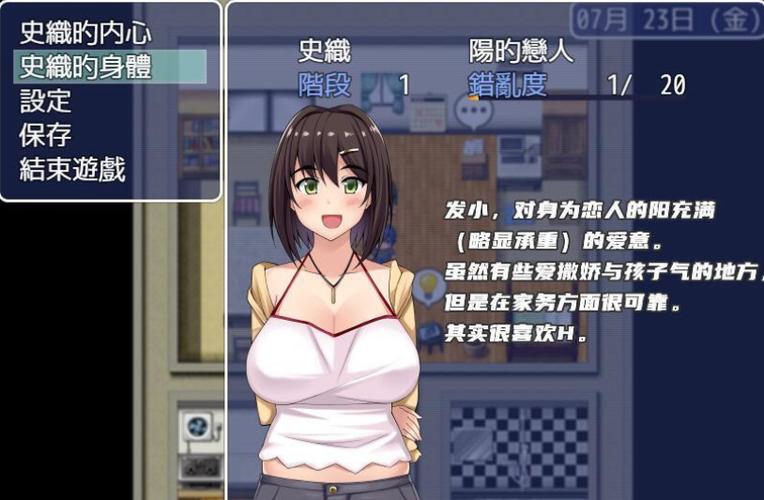764x500 pixels.
Task: Select the 史織的身體 menu entry
Action: [85, 66]
